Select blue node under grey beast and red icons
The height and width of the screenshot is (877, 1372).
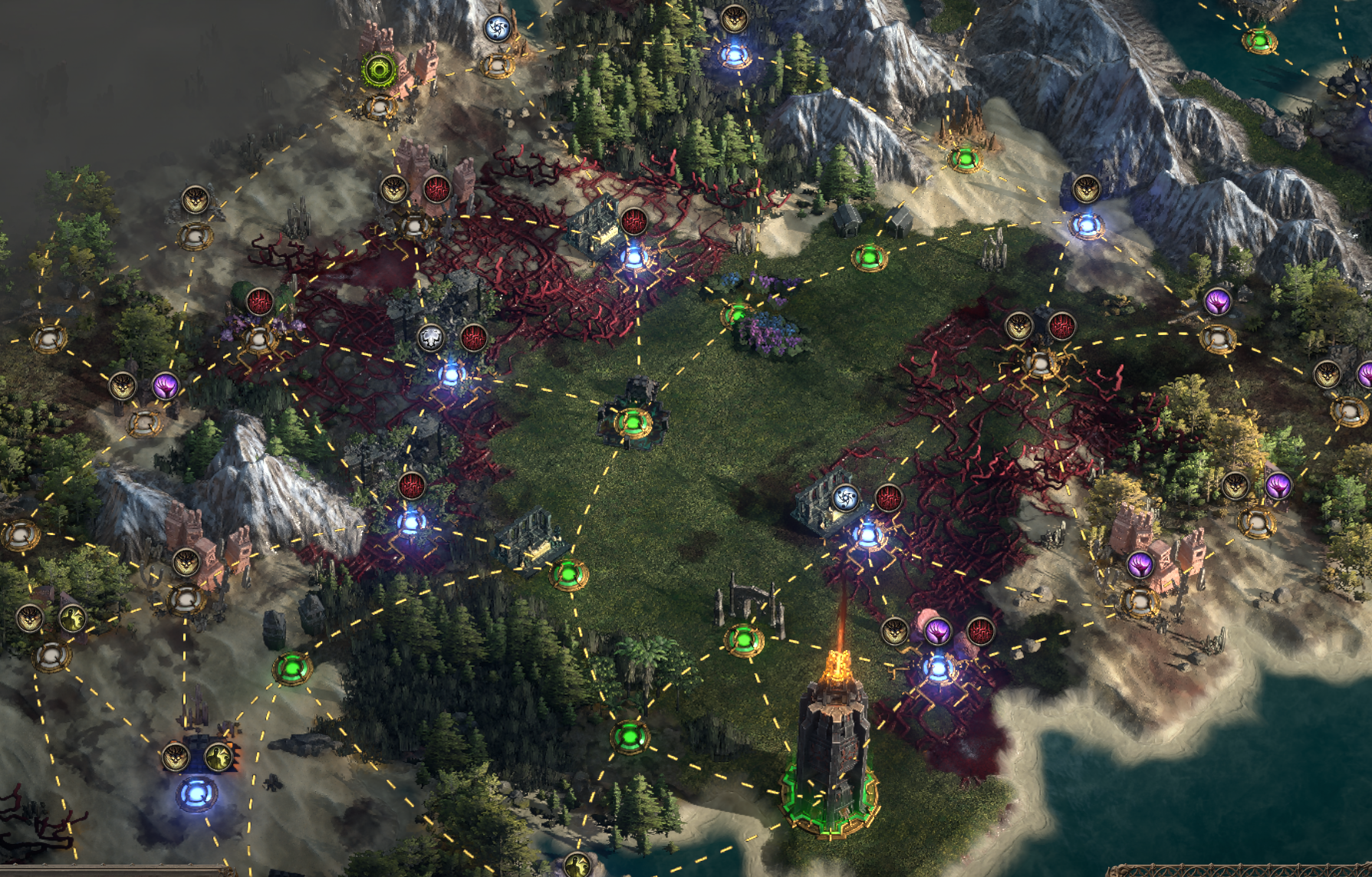[451, 375]
